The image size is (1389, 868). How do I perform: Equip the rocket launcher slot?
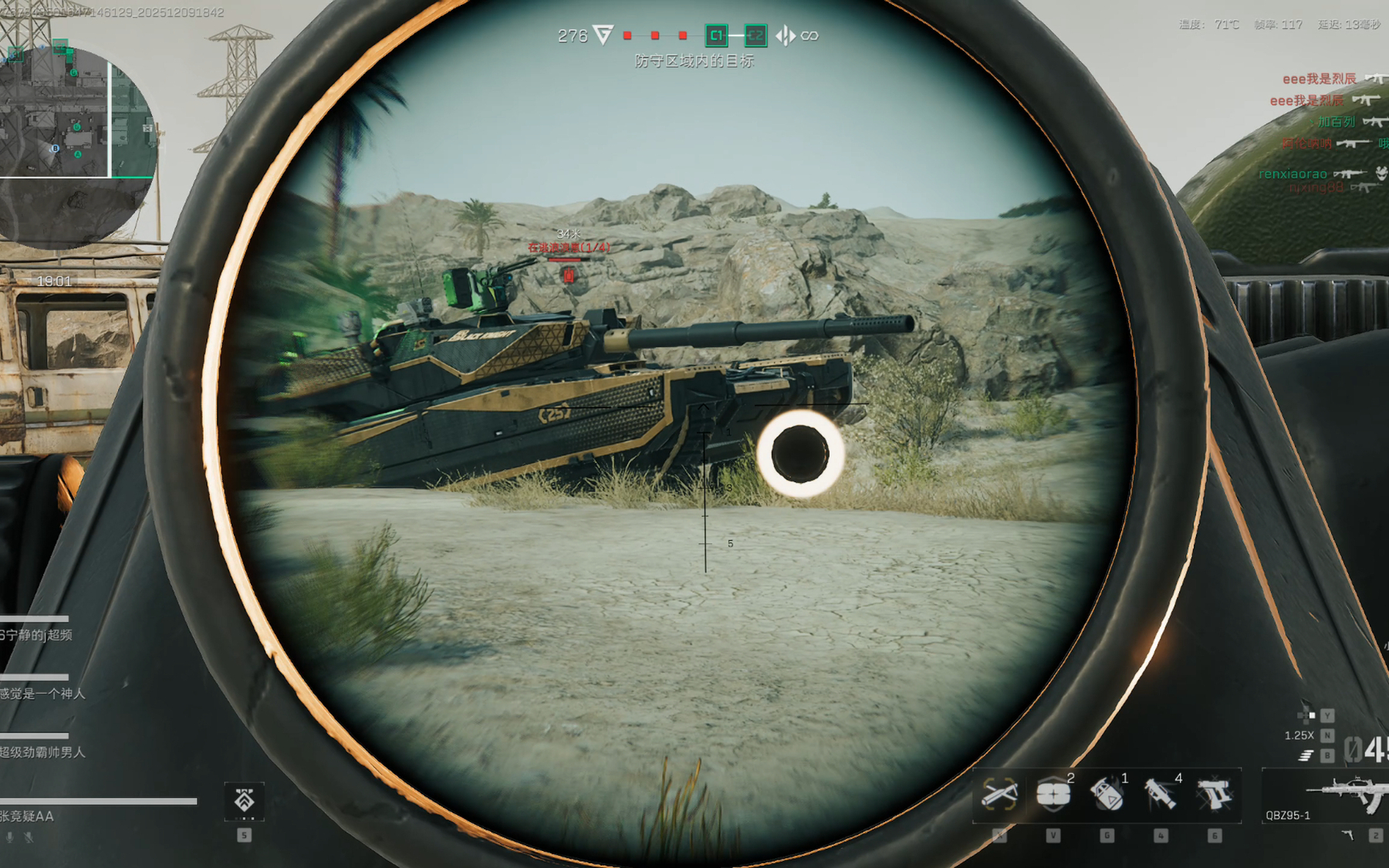pyautogui.click(x=1161, y=795)
